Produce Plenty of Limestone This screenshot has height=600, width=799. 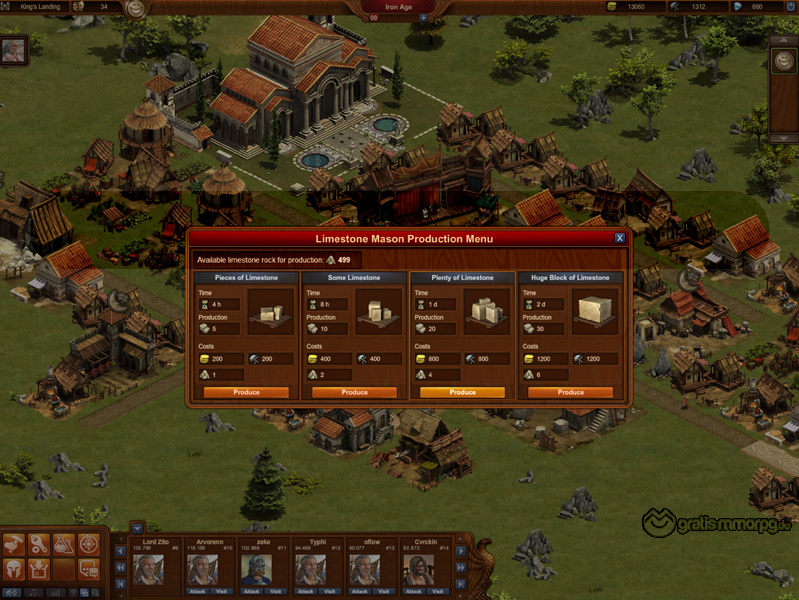pyautogui.click(x=462, y=393)
